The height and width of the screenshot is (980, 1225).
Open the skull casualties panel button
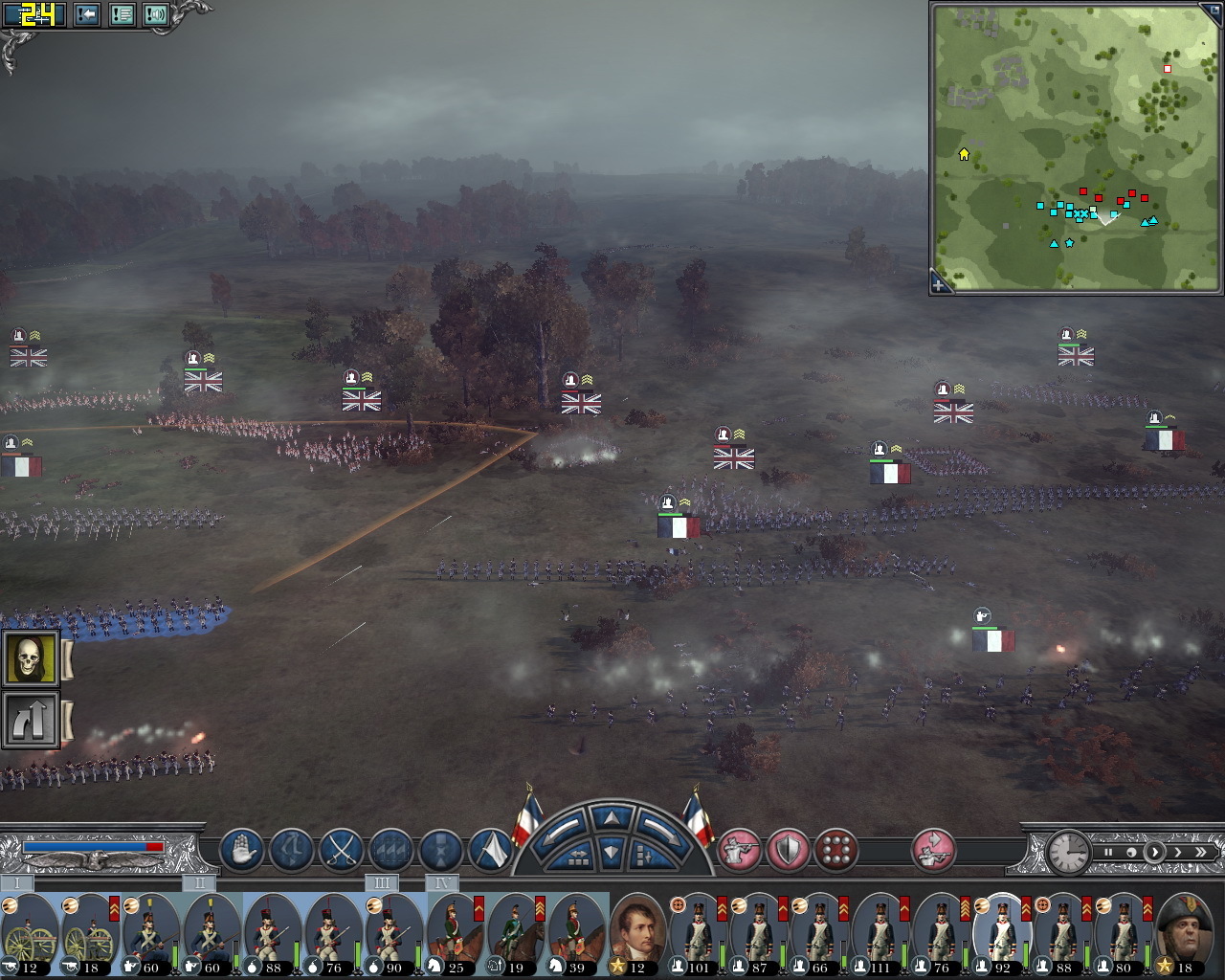31,658
